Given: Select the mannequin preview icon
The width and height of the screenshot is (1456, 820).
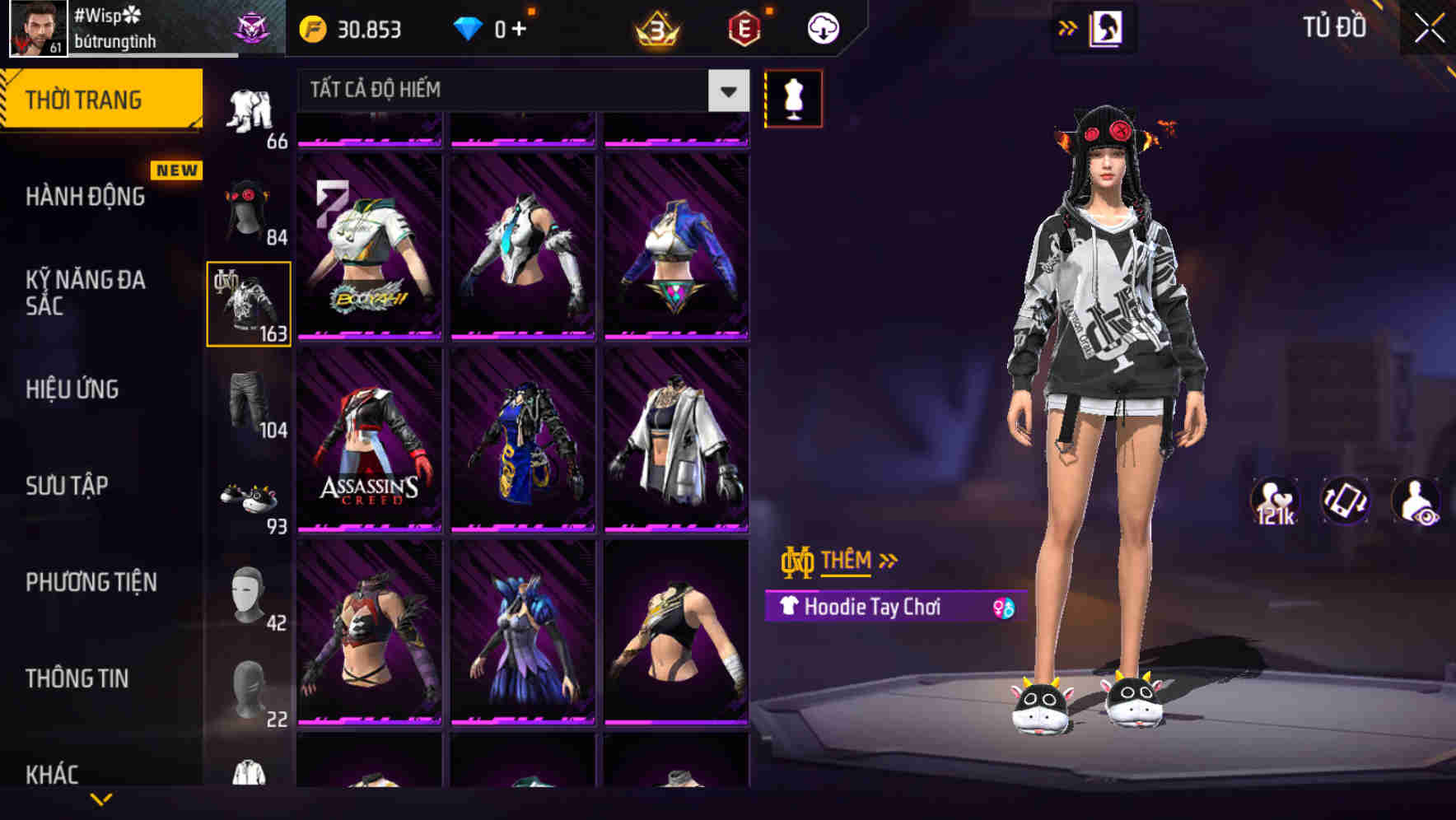Looking at the screenshot, I should click(793, 97).
